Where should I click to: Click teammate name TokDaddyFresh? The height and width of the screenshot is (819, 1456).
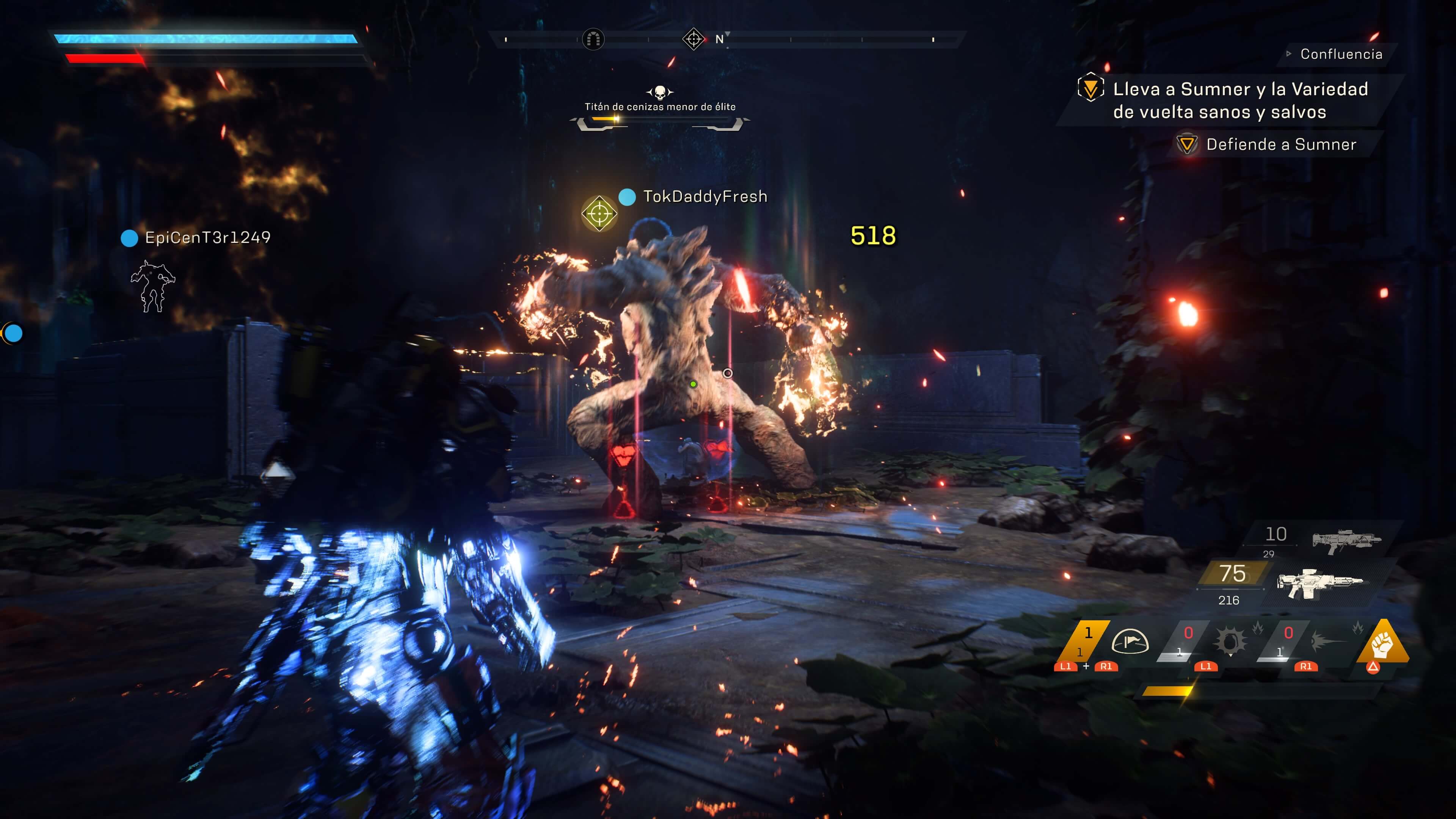tap(705, 197)
